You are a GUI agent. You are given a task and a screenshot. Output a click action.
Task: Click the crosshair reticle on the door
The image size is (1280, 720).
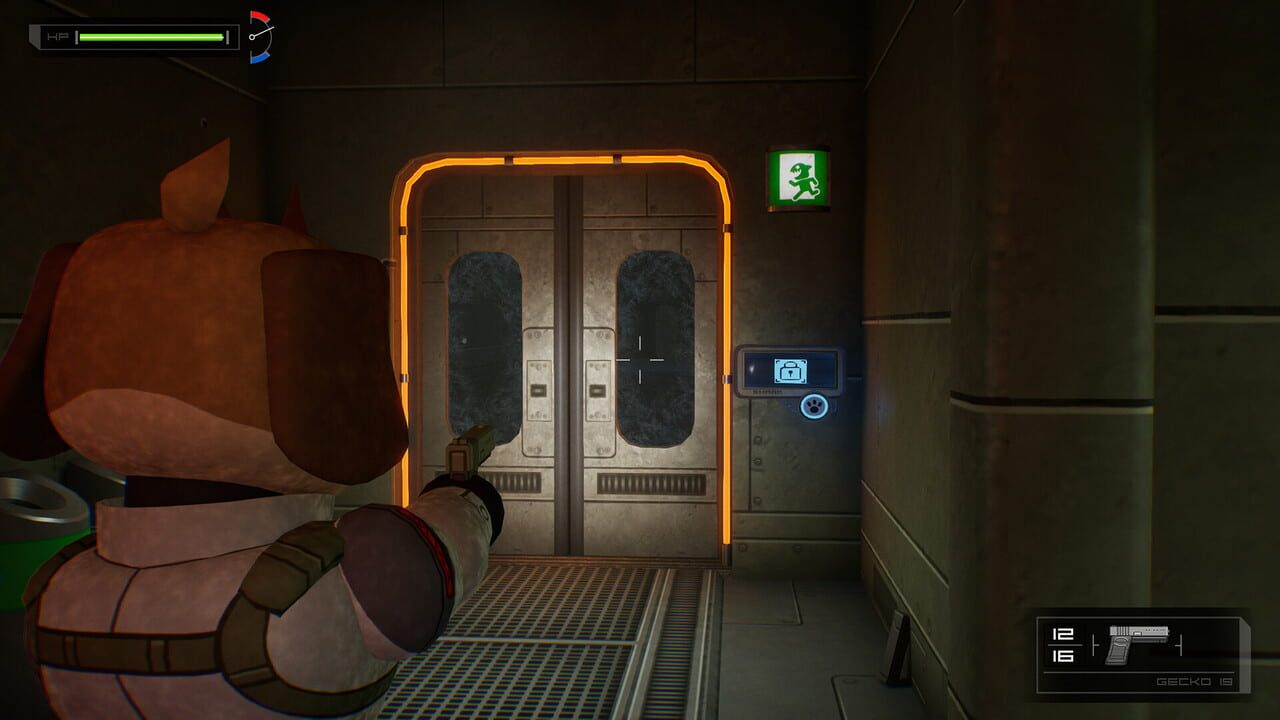[640, 360]
